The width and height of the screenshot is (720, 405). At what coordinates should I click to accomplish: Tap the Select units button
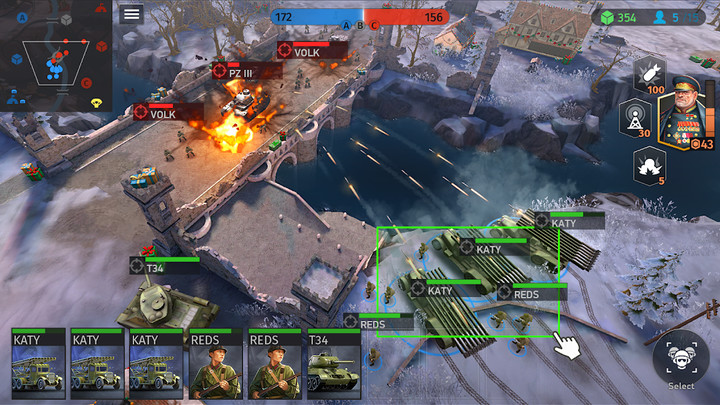point(681,360)
